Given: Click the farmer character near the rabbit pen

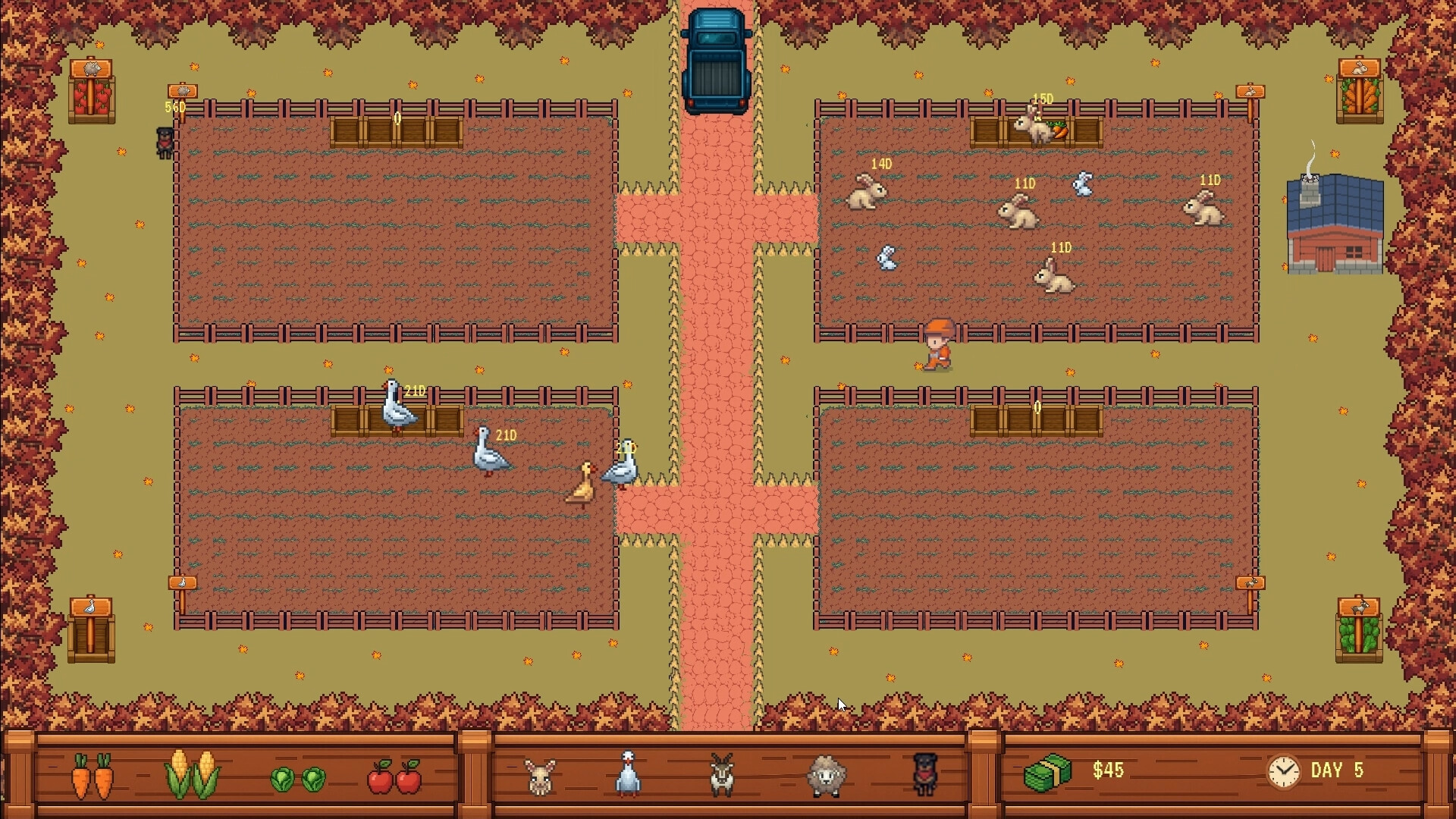Looking at the screenshot, I should pyautogui.click(x=938, y=341).
